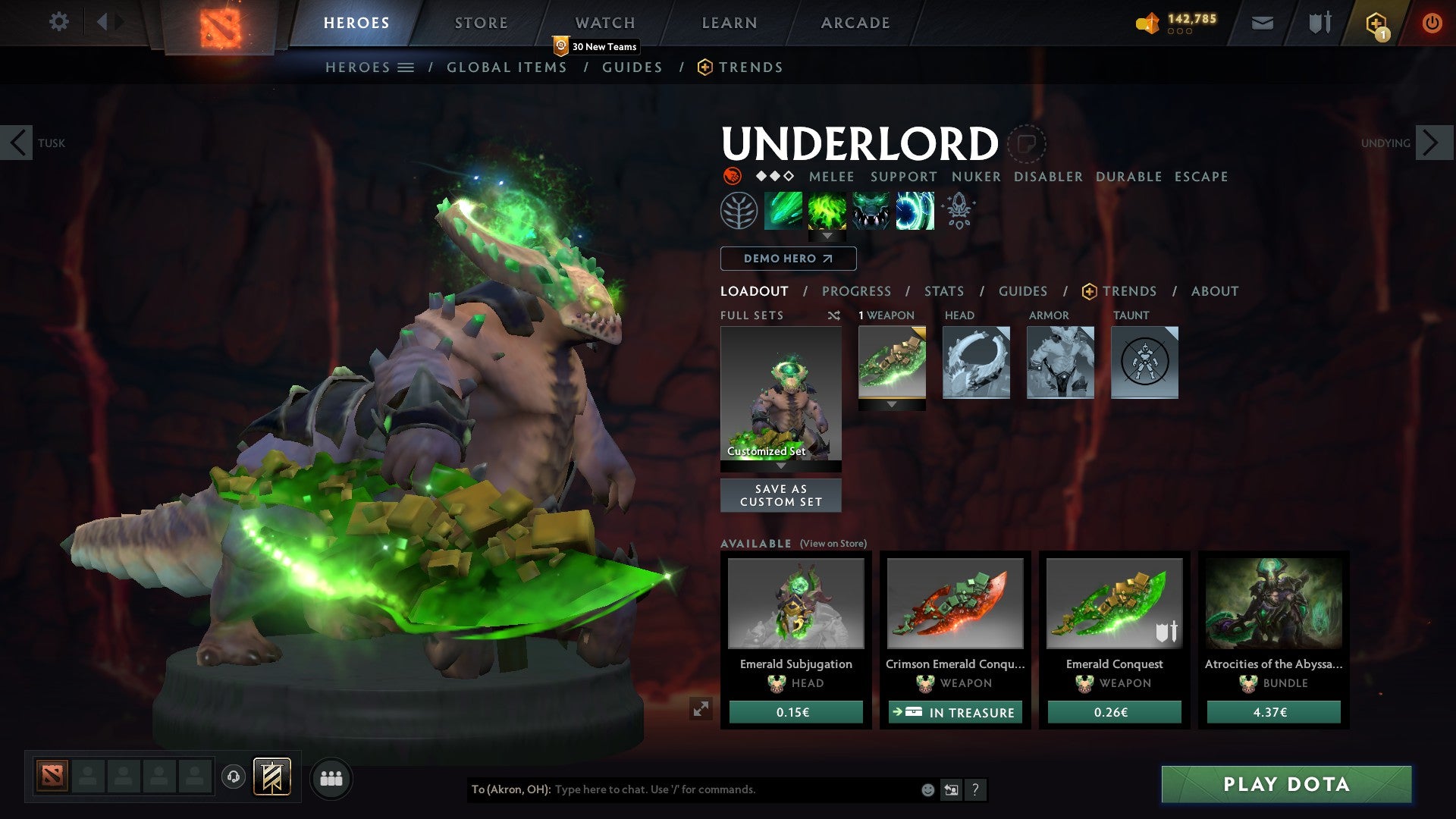Toggle the voice chat headset icon
Screen dimensions: 1456x819
(x=234, y=777)
